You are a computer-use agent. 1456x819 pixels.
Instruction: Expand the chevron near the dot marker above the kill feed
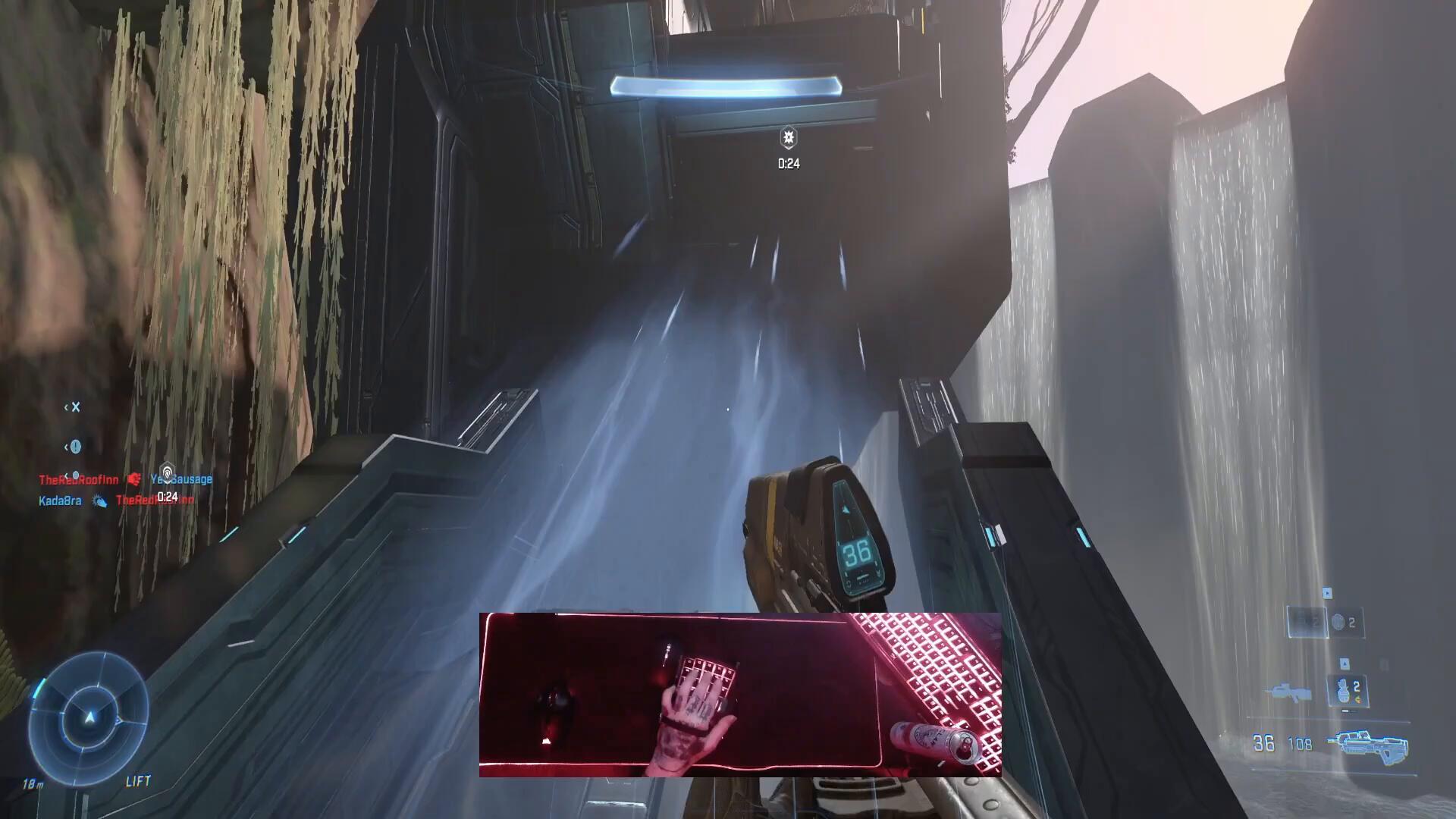[x=67, y=475]
